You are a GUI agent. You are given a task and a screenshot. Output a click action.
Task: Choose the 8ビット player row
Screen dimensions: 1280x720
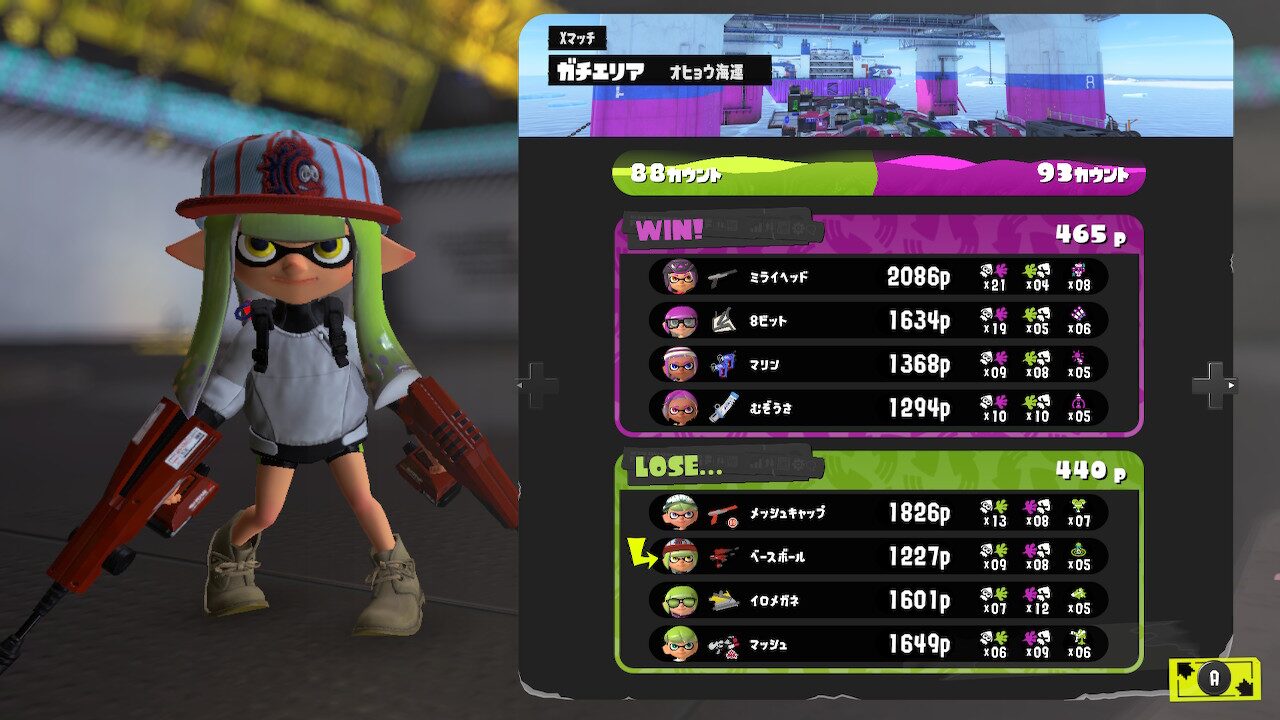[x=878, y=320]
